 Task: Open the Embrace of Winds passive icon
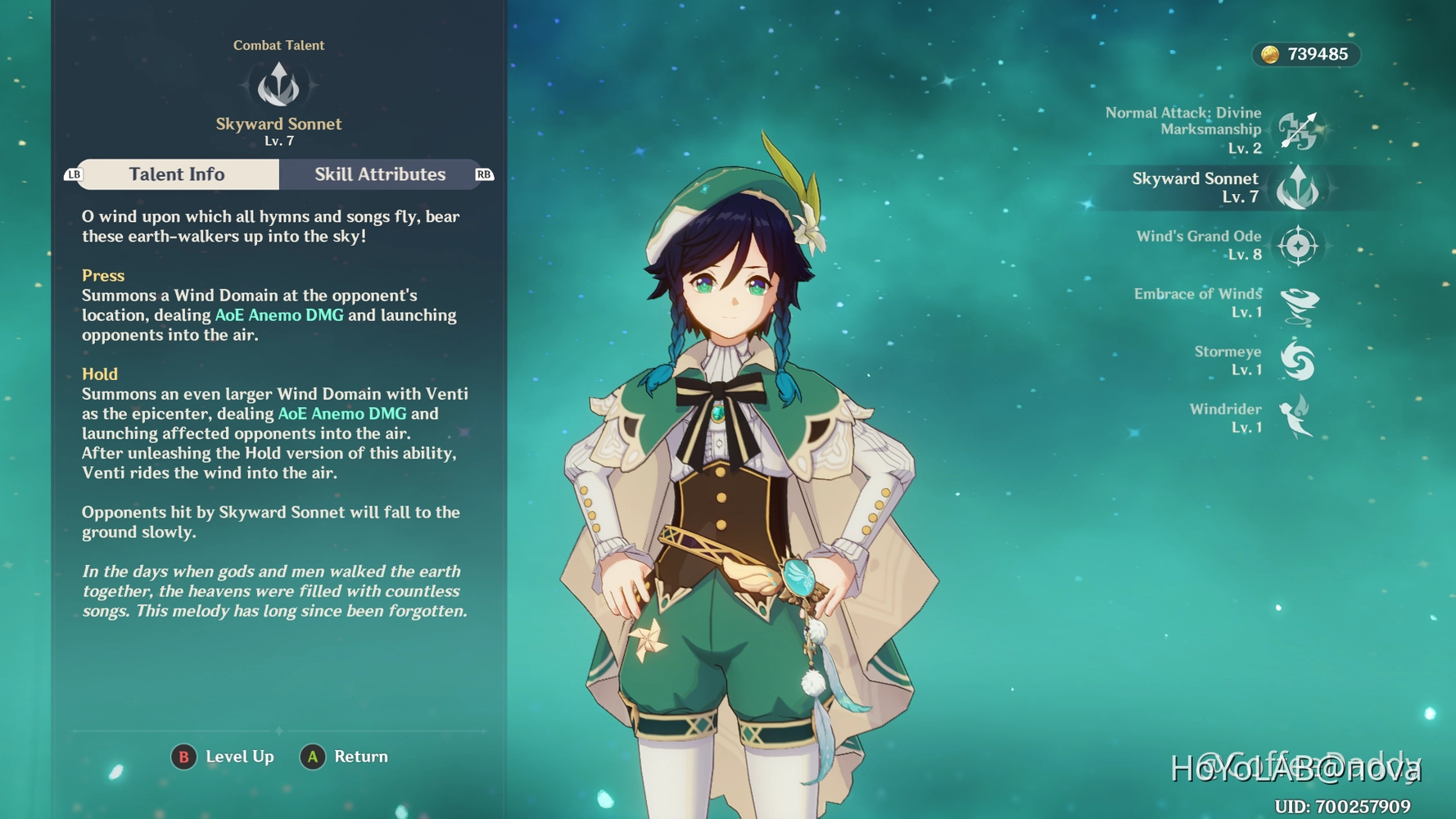tap(1299, 303)
